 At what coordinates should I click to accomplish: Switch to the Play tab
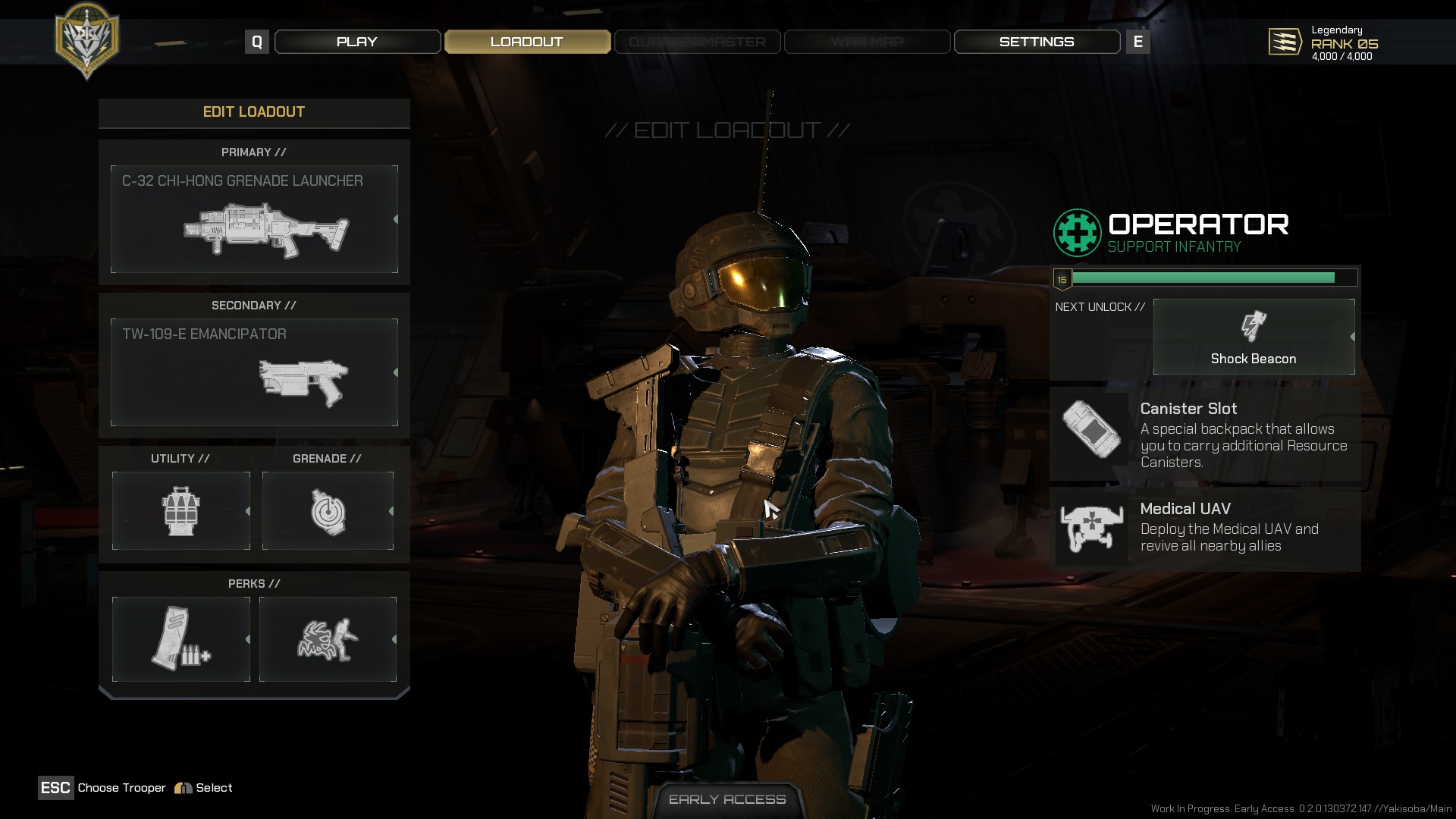357,42
